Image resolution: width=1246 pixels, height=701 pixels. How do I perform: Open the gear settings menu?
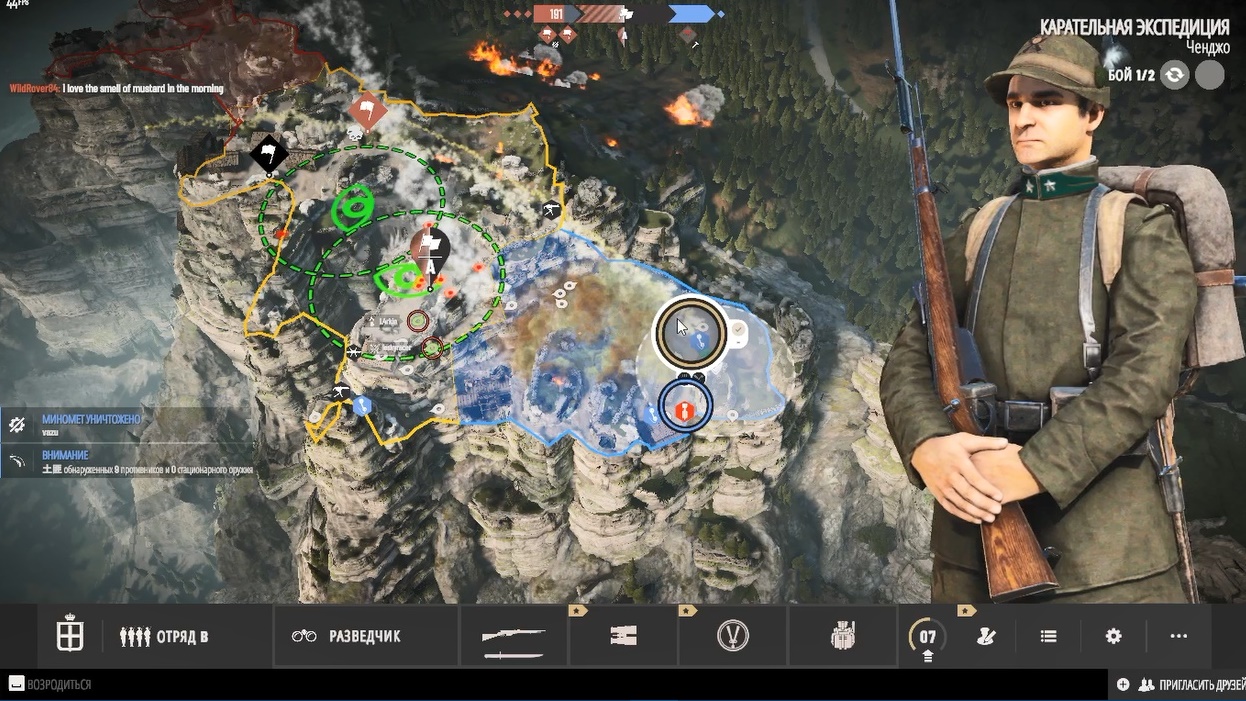coord(1113,636)
